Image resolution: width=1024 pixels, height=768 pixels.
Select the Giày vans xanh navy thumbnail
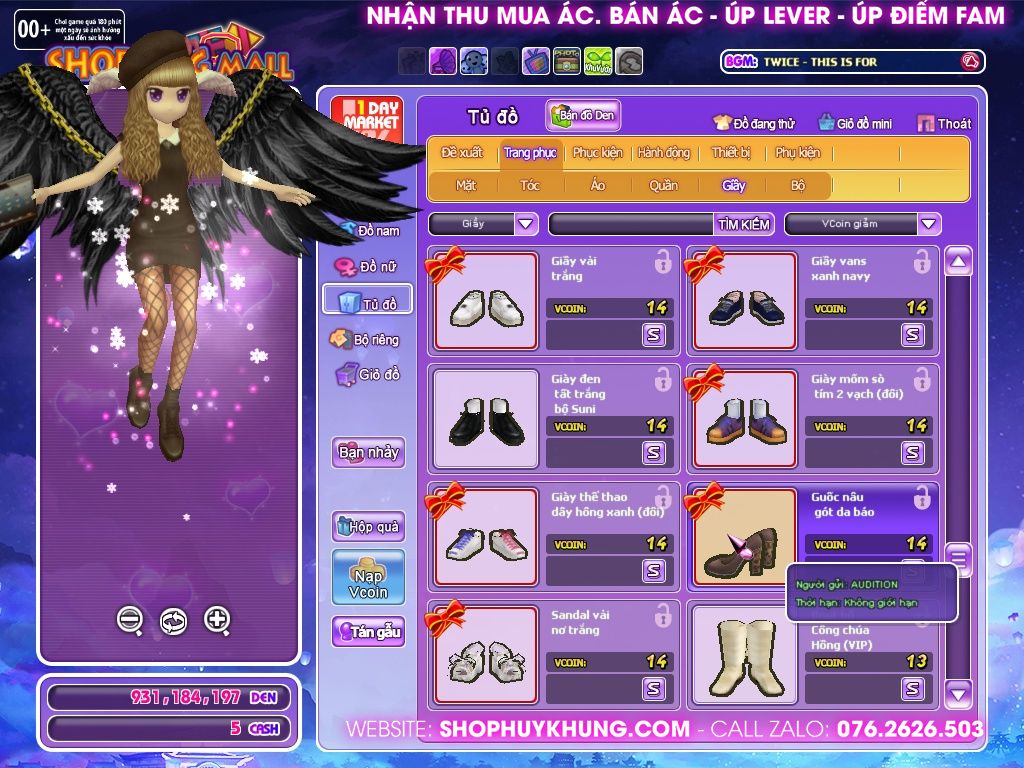[x=745, y=301]
